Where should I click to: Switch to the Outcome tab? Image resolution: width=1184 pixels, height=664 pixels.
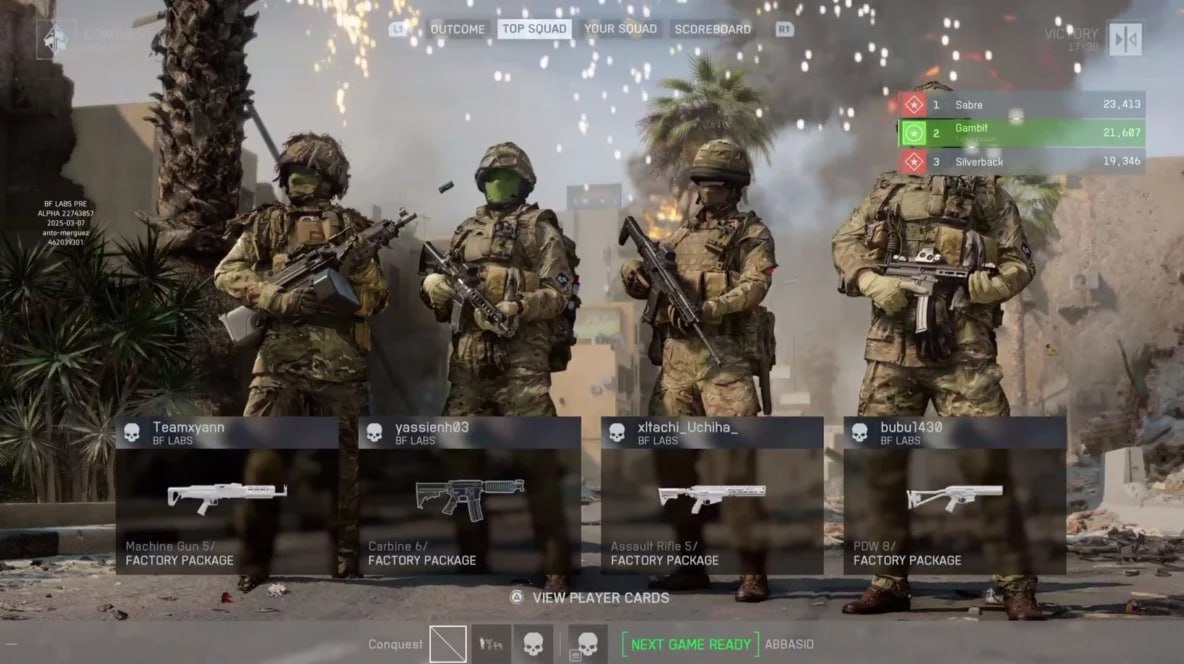pos(457,29)
